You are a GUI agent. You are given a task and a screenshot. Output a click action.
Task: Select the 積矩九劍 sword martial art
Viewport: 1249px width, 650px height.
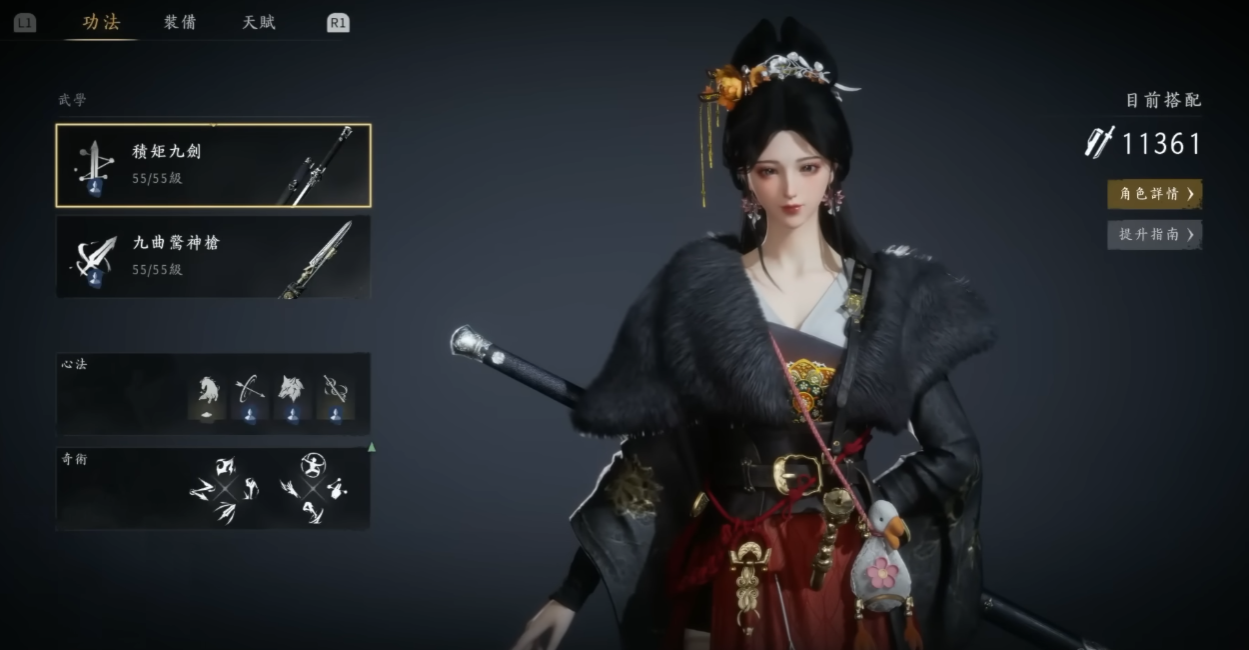click(x=213, y=165)
